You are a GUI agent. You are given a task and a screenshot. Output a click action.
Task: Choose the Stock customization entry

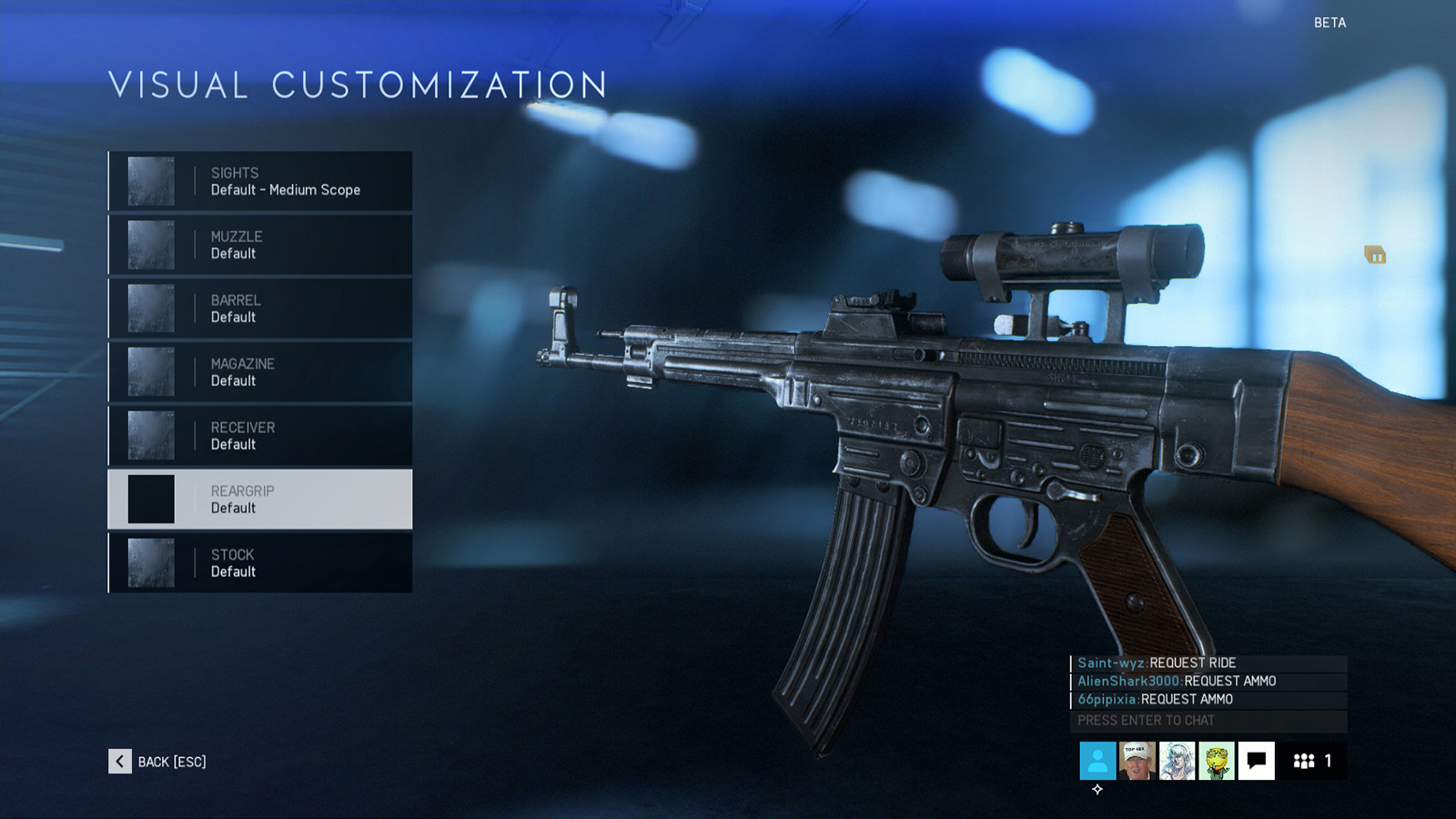[x=260, y=563]
